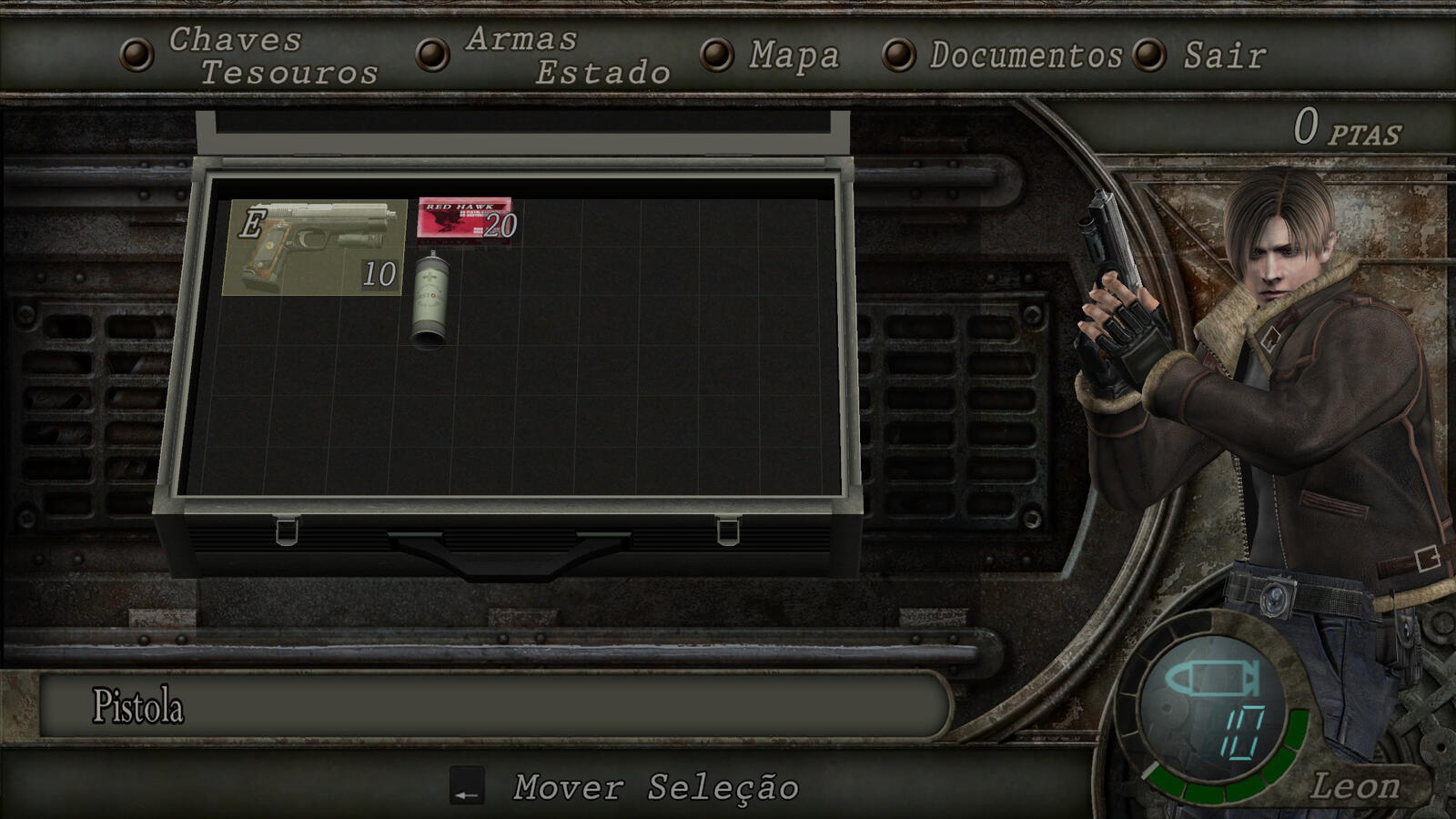Open the Chaves Tesouros menu
The image size is (1456, 819).
pos(272,56)
